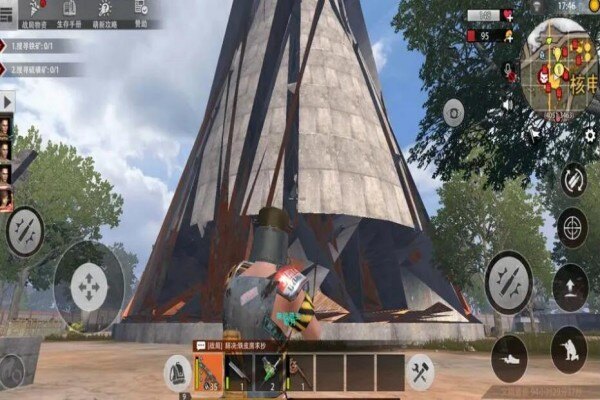Open the 萌新攻略 beginner guide
This screenshot has height=400, width=600.
pos(104,13)
